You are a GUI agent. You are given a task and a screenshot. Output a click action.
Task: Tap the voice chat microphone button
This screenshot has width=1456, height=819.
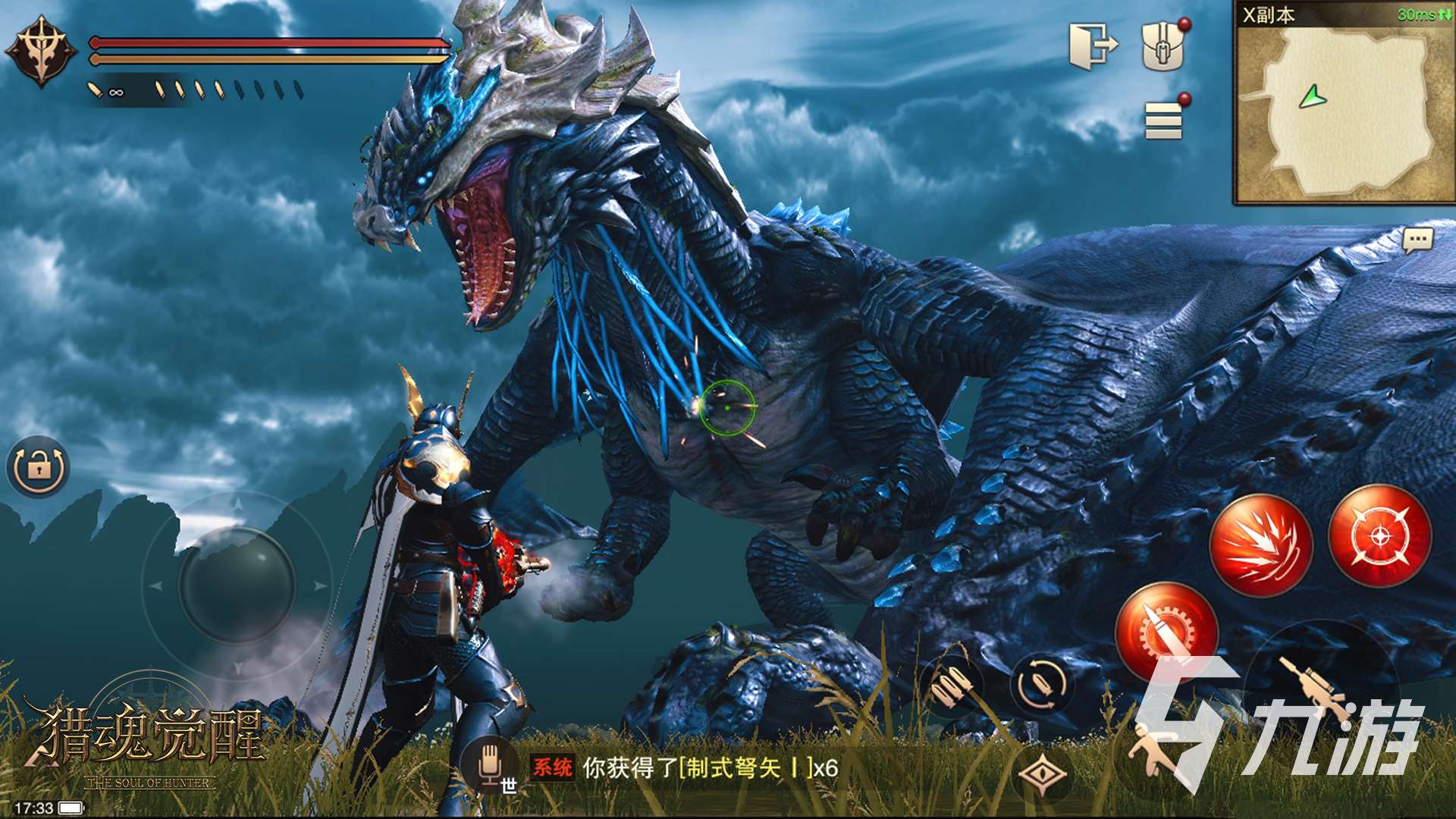click(x=490, y=763)
